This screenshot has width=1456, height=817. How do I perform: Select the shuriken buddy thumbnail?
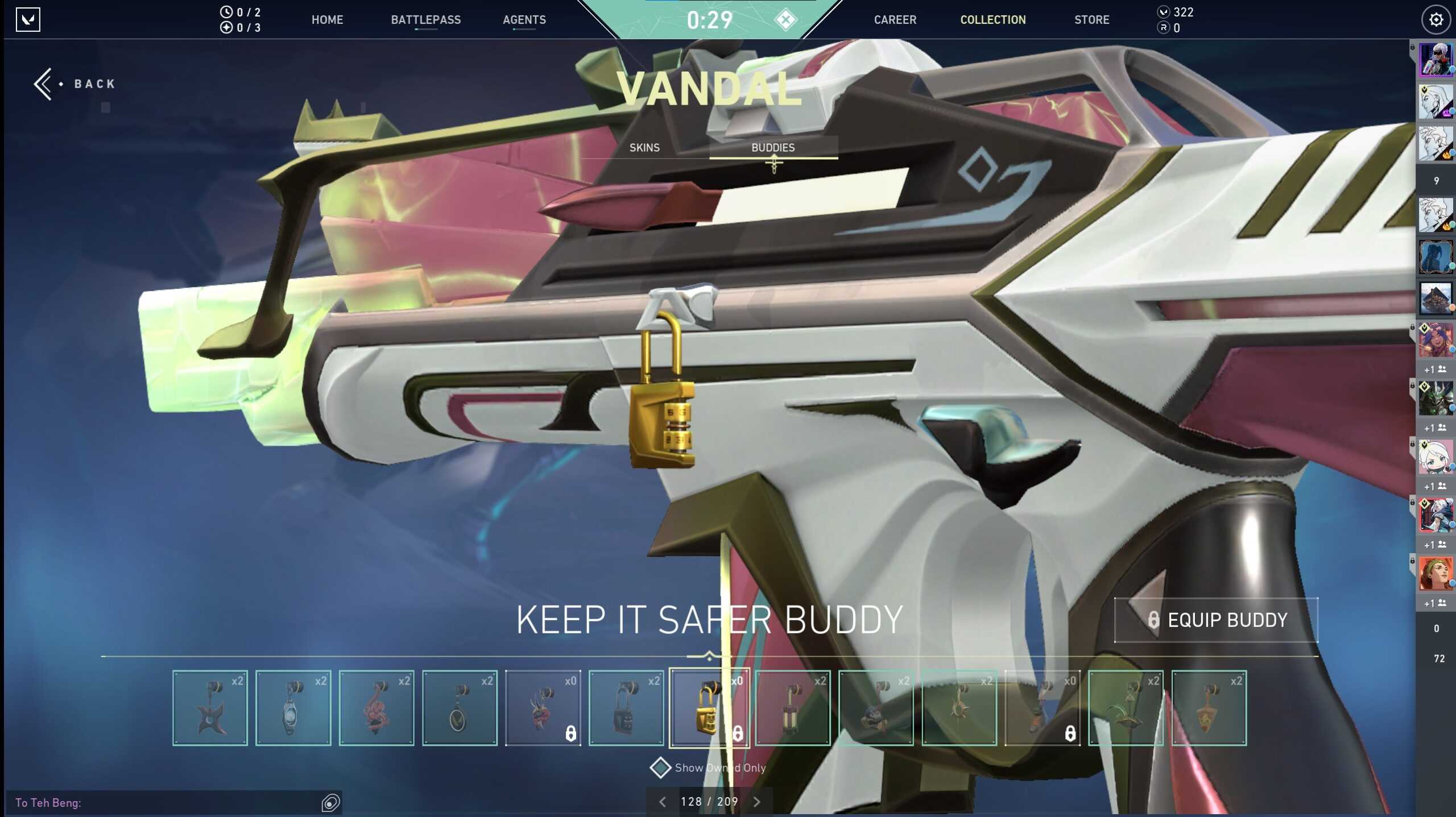point(210,707)
